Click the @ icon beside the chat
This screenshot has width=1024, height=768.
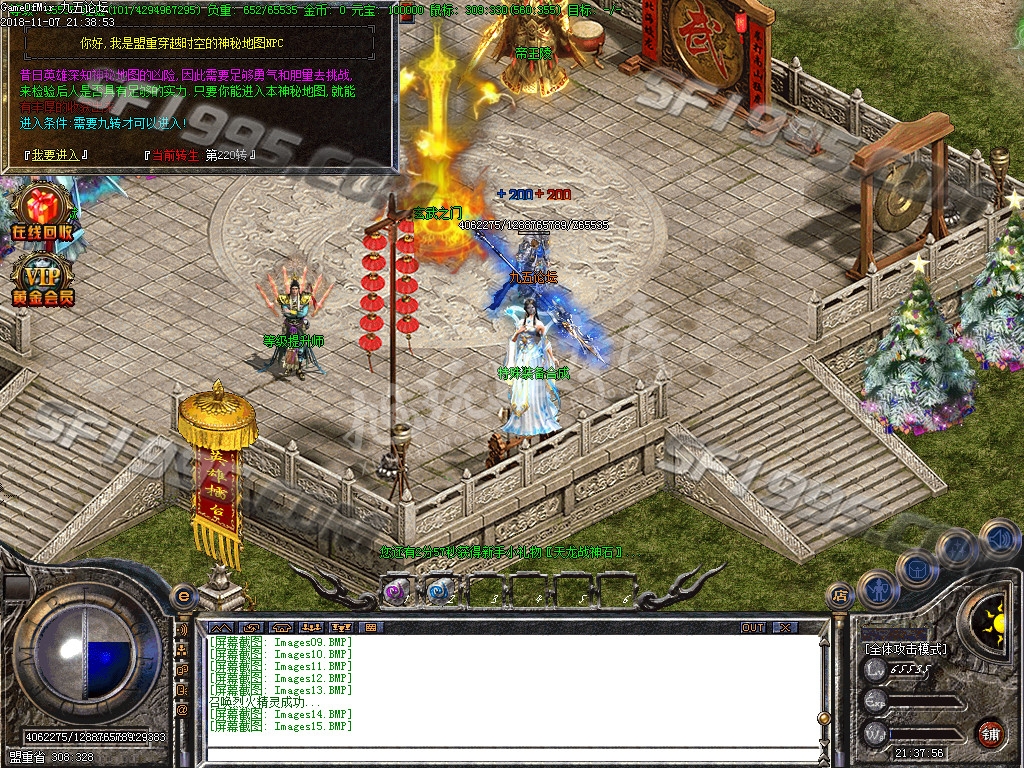[182, 709]
